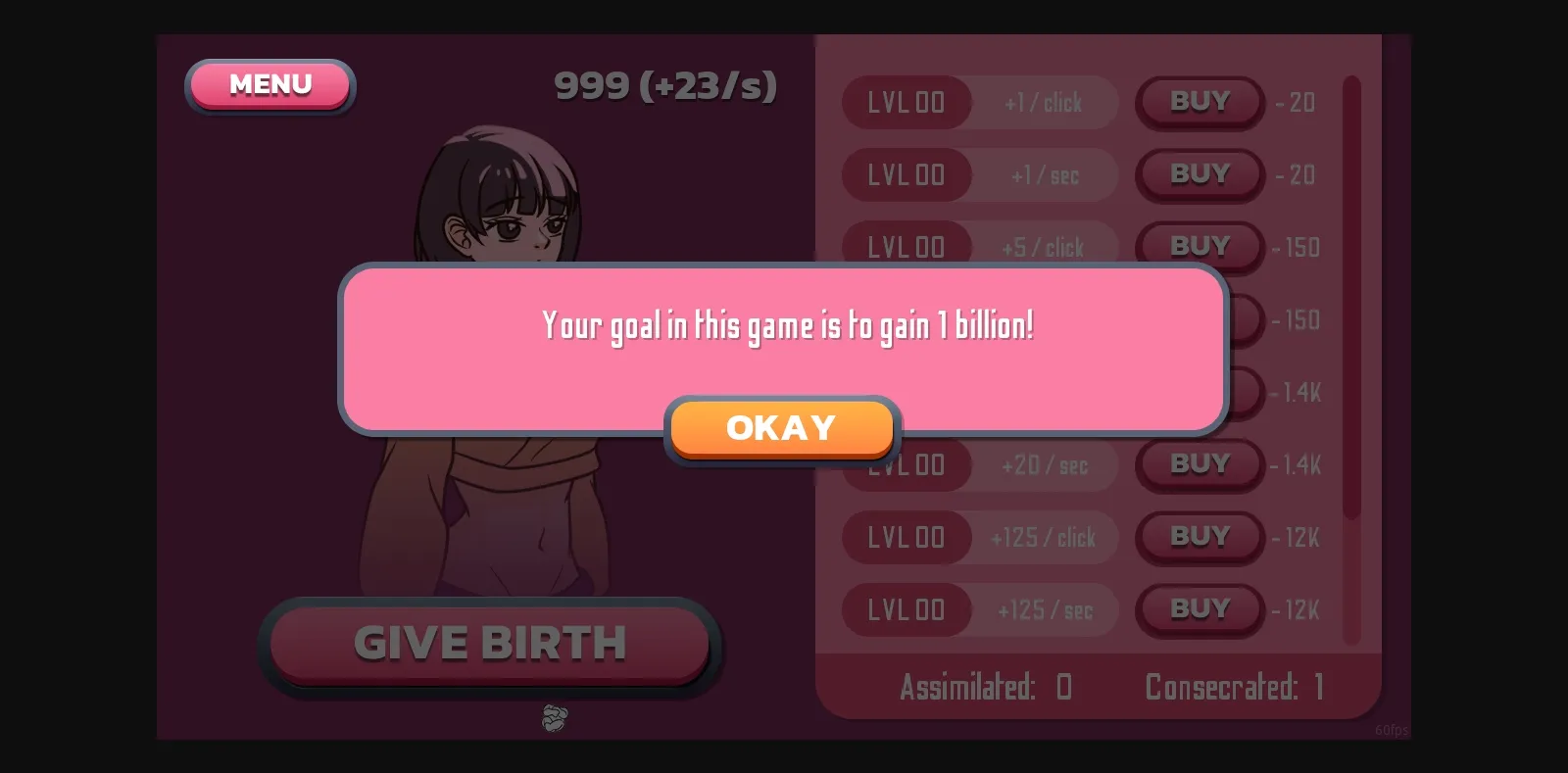The height and width of the screenshot is (773, 1568).
Task: Click the 60fps indicator
Action: coord(1392,729)
